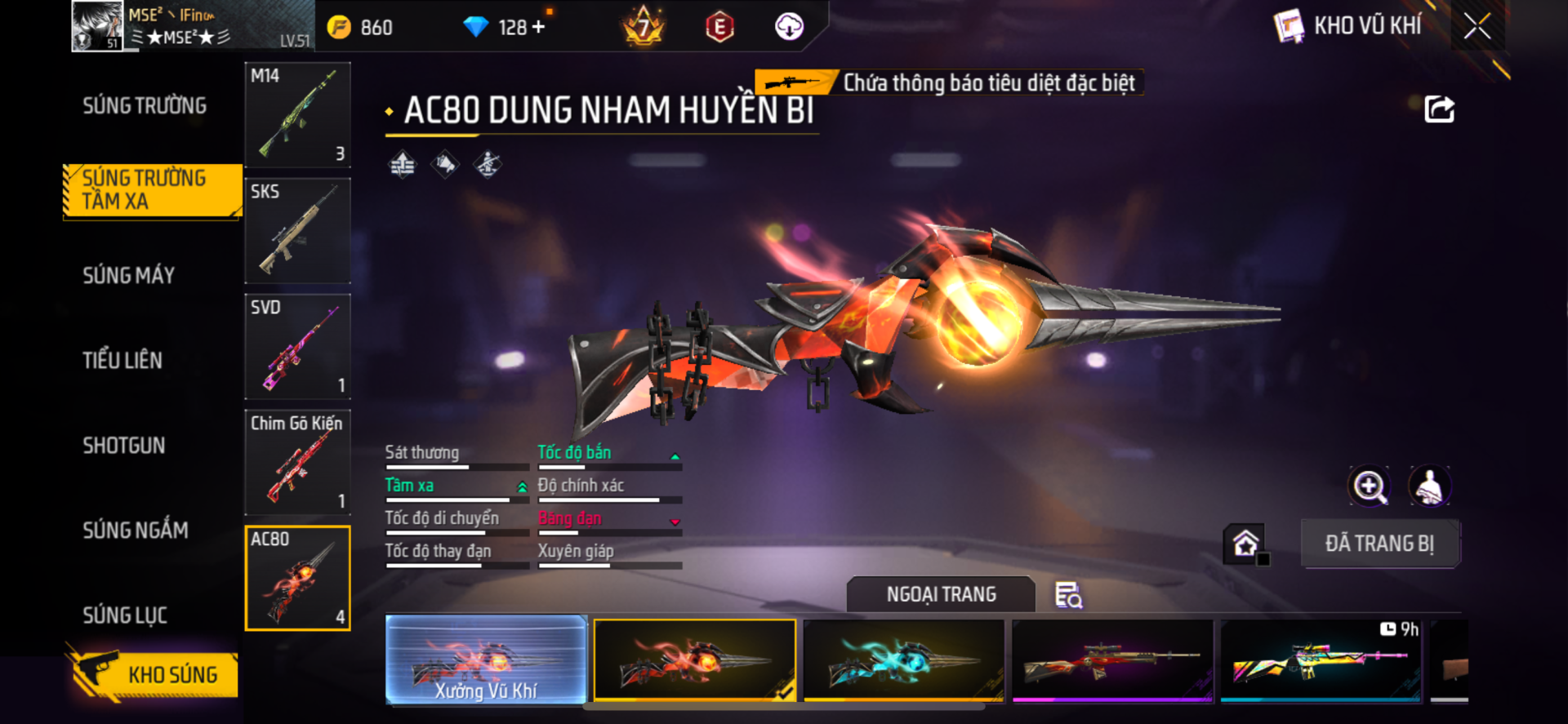
Task: Select the SVD weapon tile
Action: pos(298,347)
